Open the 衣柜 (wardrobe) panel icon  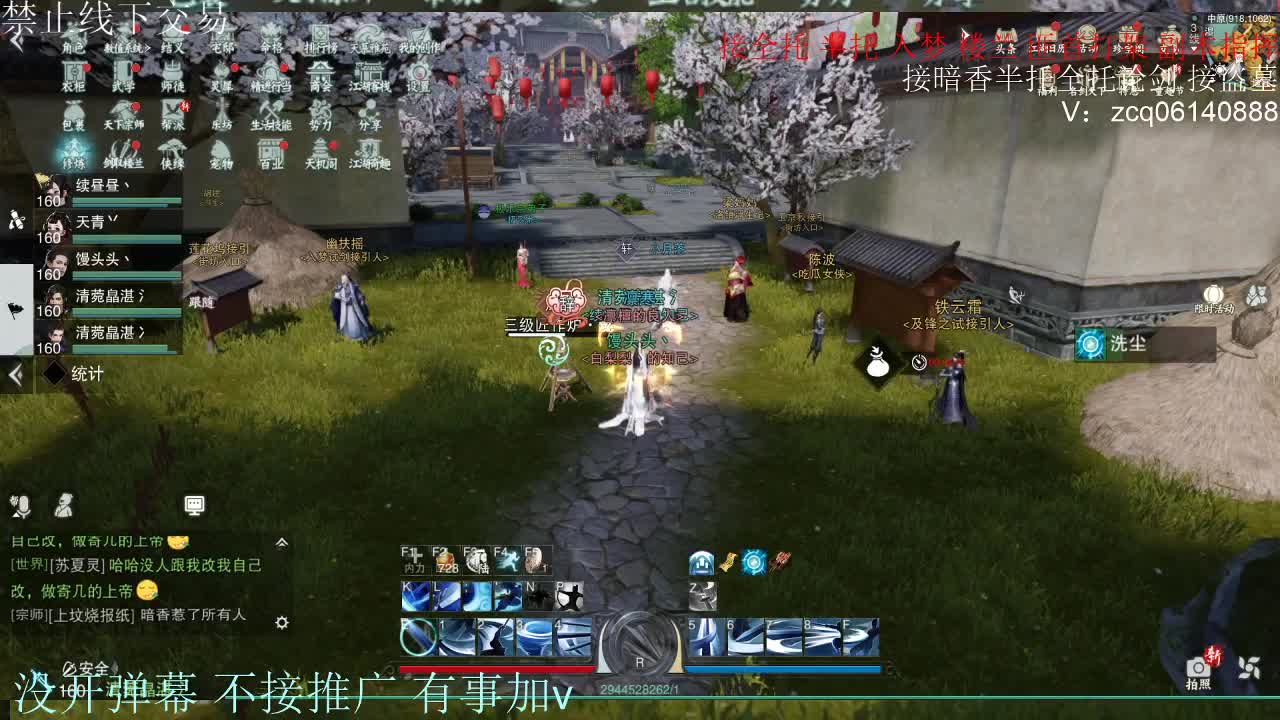[73, 69]
